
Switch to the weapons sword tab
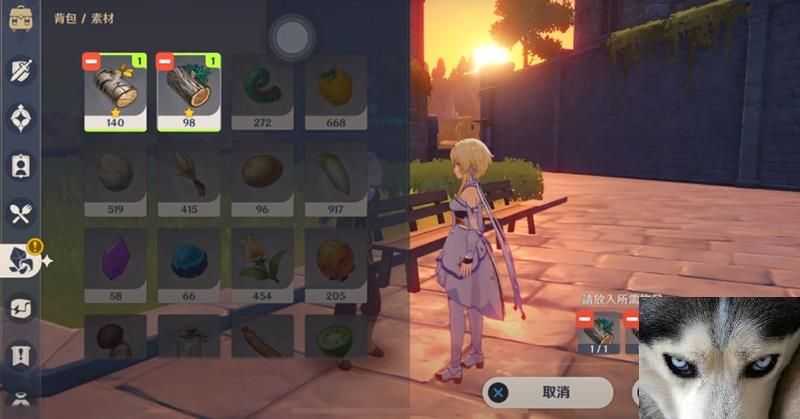pyautogui.click(x=21, y=70)
